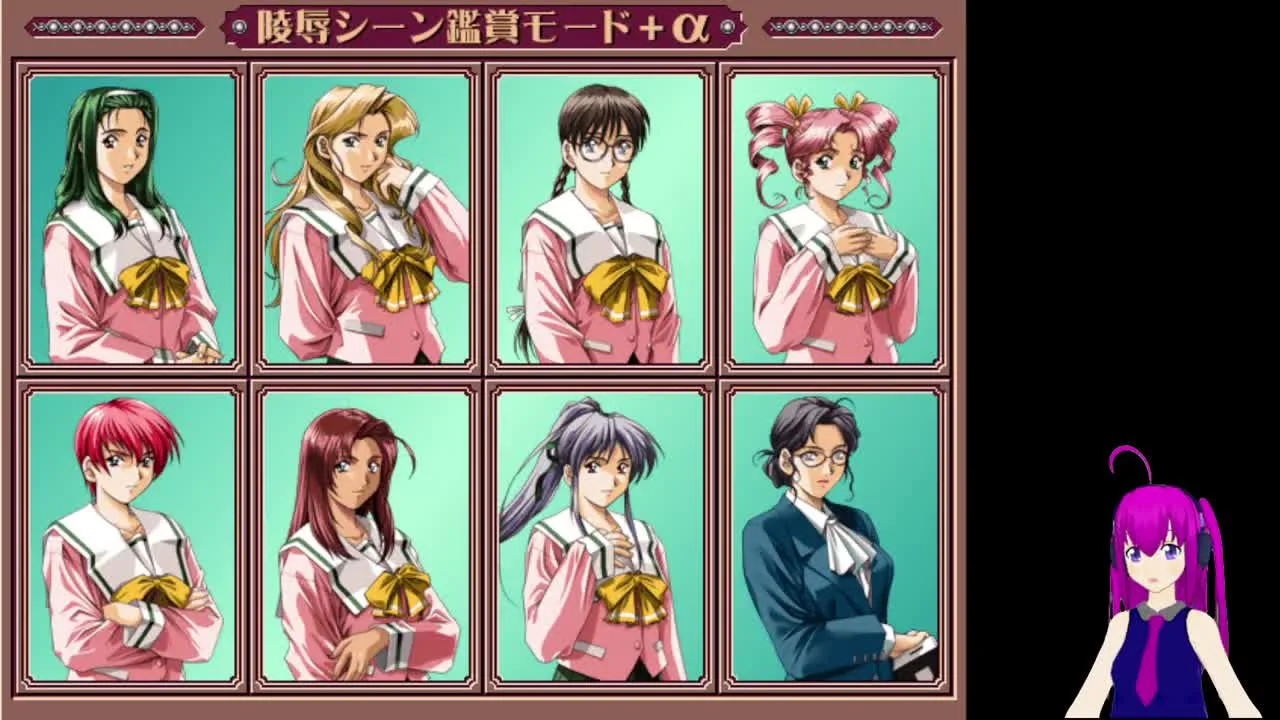Select the green-haired girl's portrait tile
Screen dimensions: 1280x720
pyautogui.click(x=132, y=219)
